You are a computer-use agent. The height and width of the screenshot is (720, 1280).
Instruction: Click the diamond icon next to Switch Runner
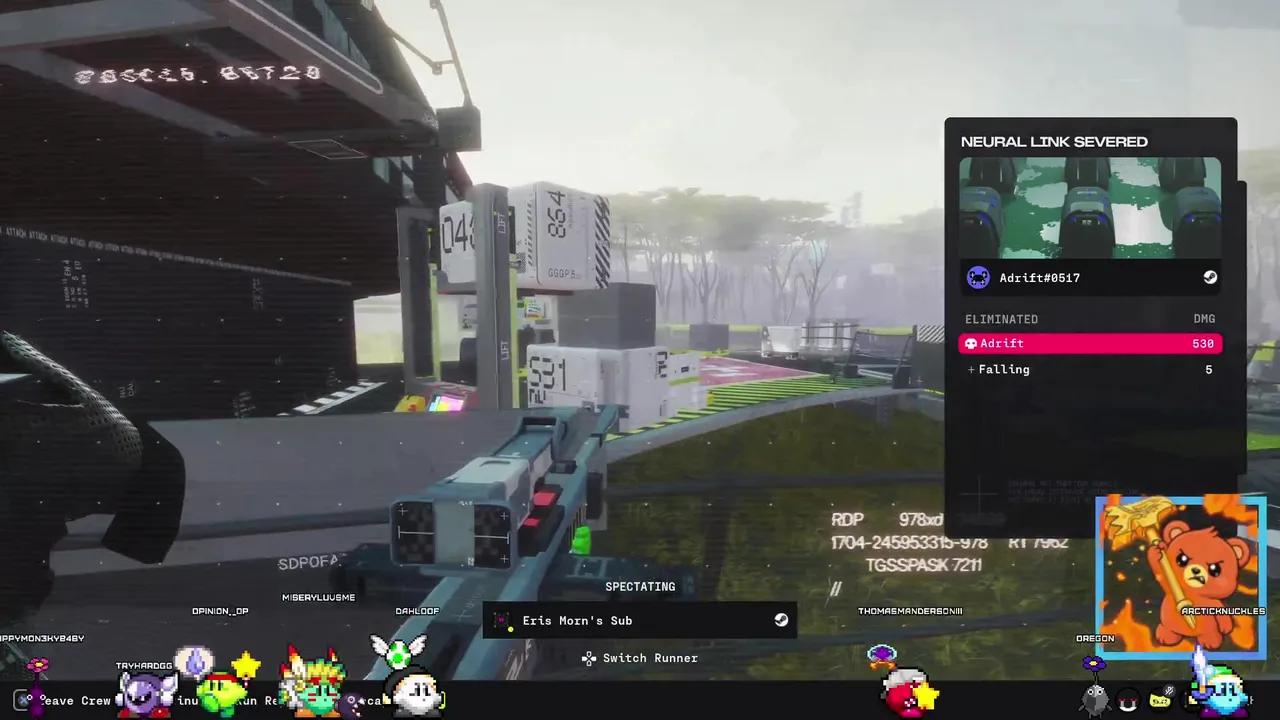(589, 658)
